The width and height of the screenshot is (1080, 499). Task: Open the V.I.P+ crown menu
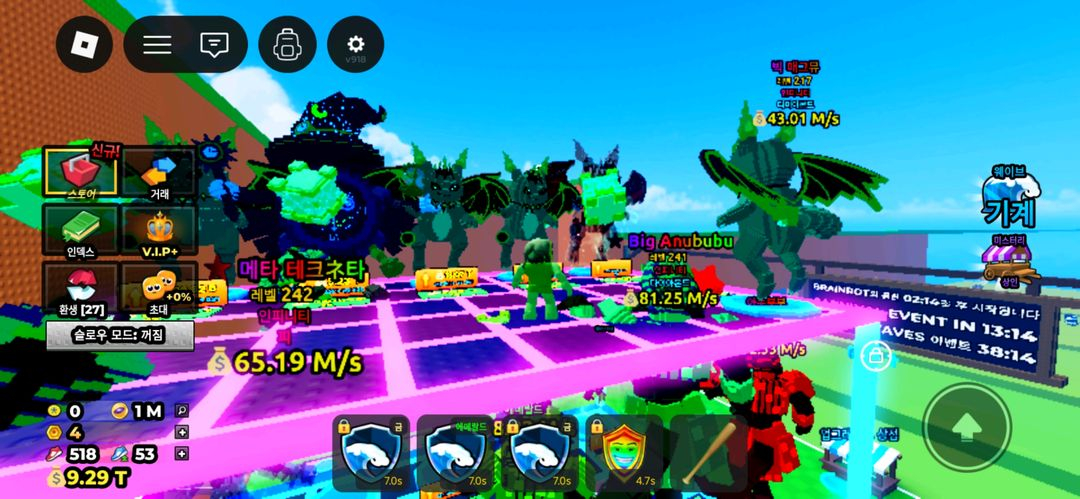(x=158, y=230)
